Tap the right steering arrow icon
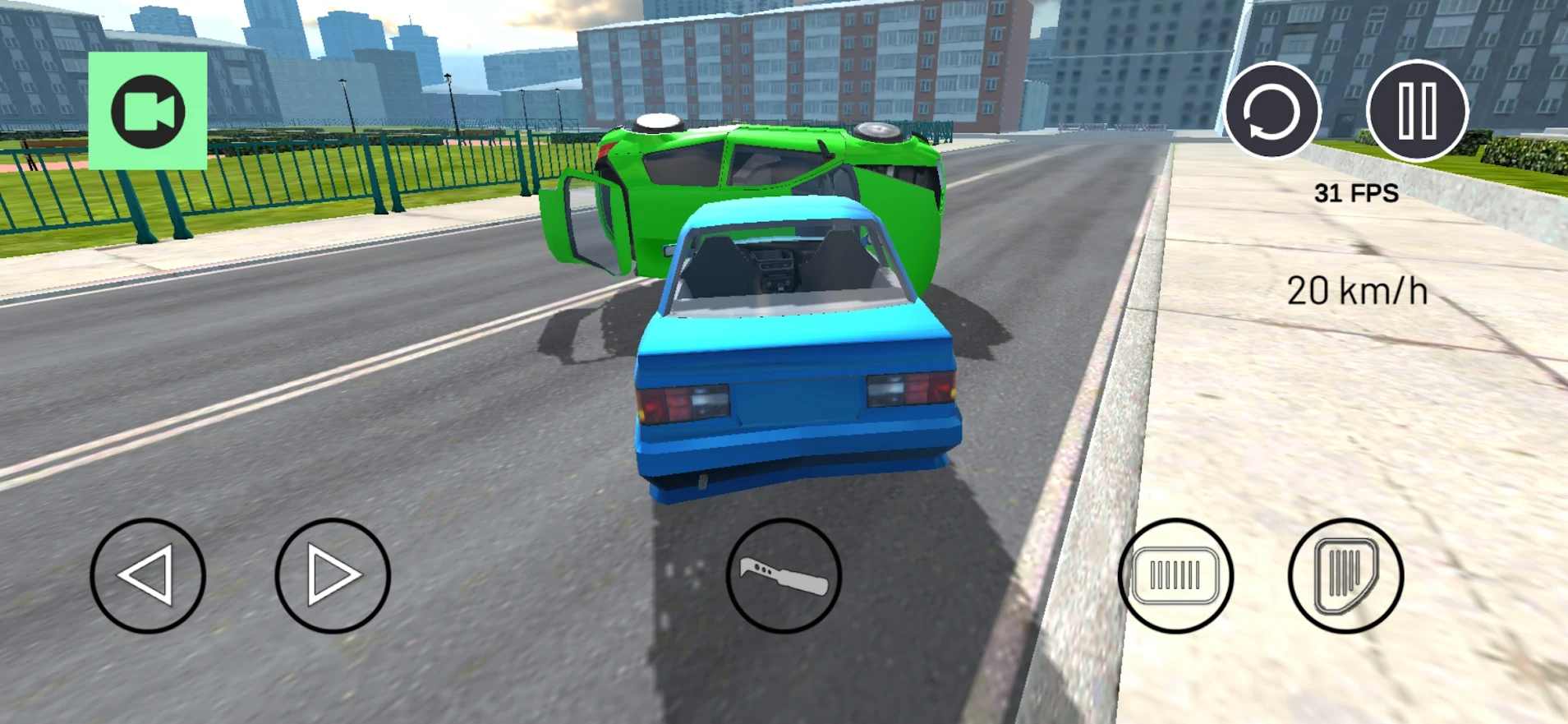Screen dimensions: 1568x724 [x=333, y=577]
